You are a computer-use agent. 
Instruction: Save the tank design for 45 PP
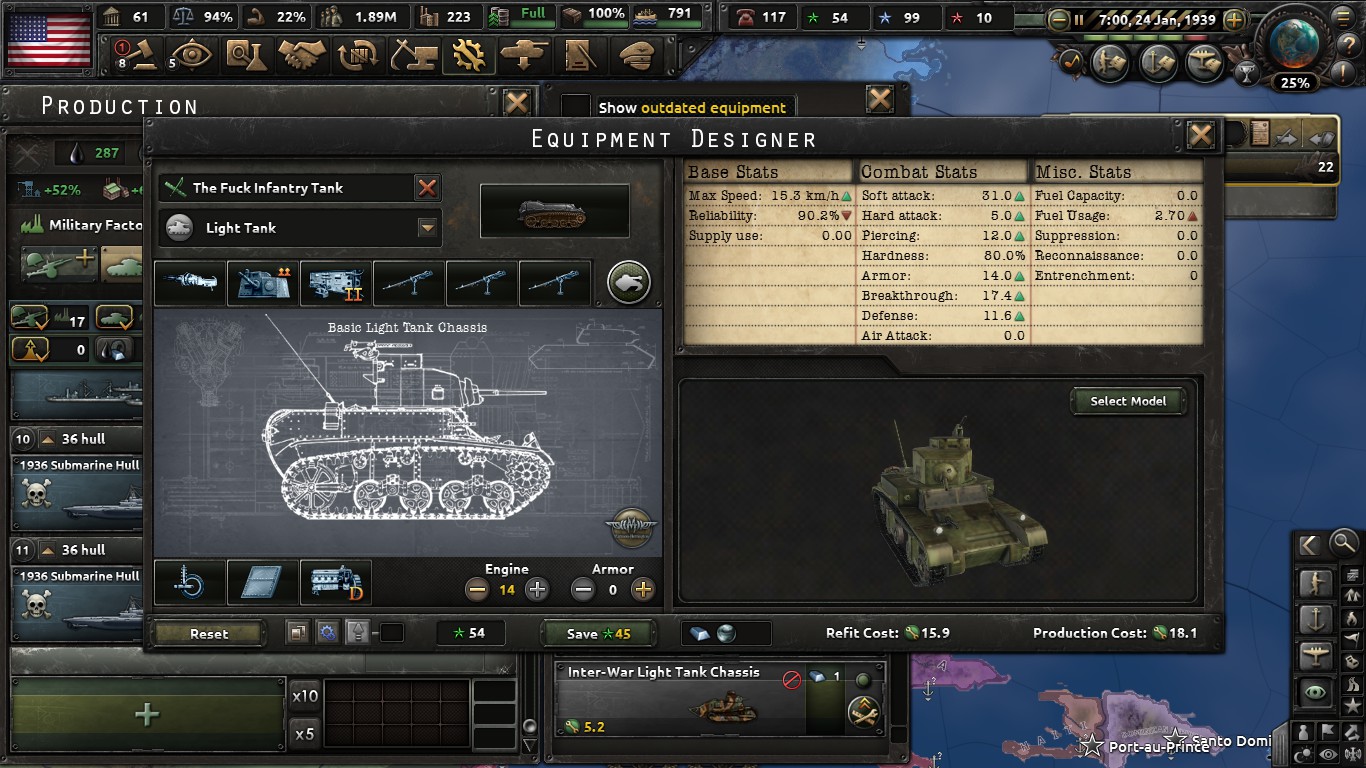[x=599, y=632]
